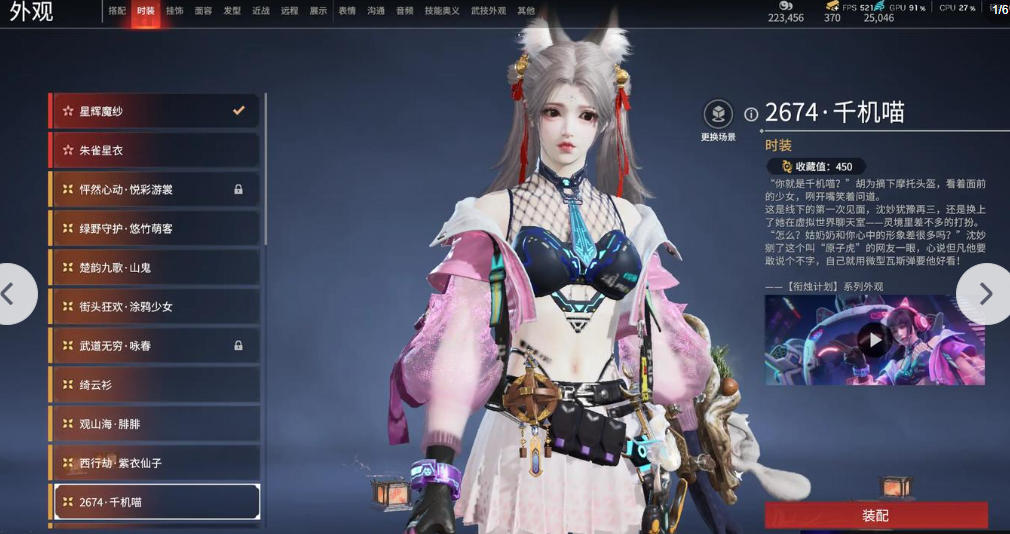Select the locked 武道无穷·咏春 outfit

153,345
